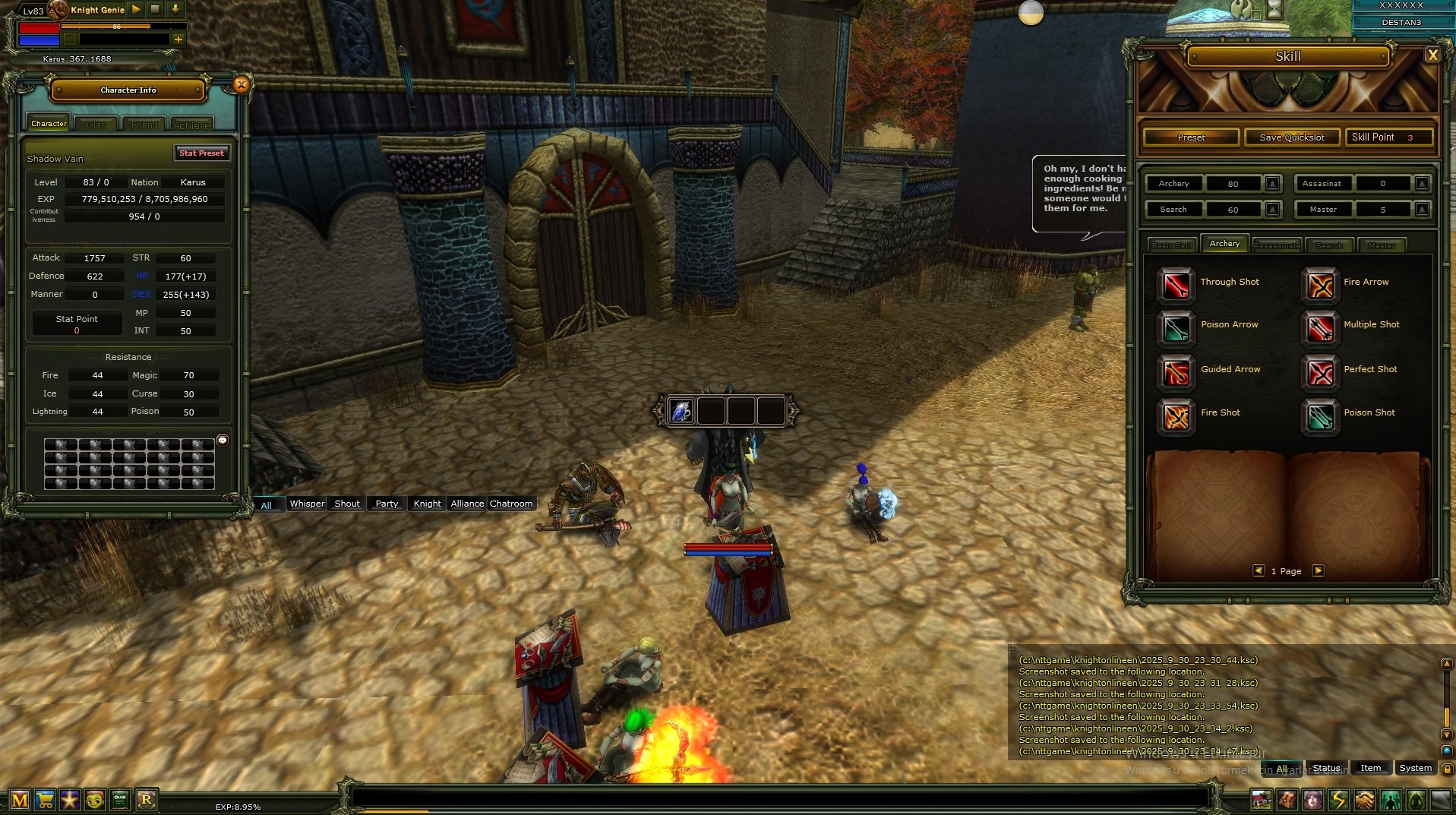Select the Through Shot skill icon
Viewport: 1456px width, 815px height.
[x=1176, y=284]
